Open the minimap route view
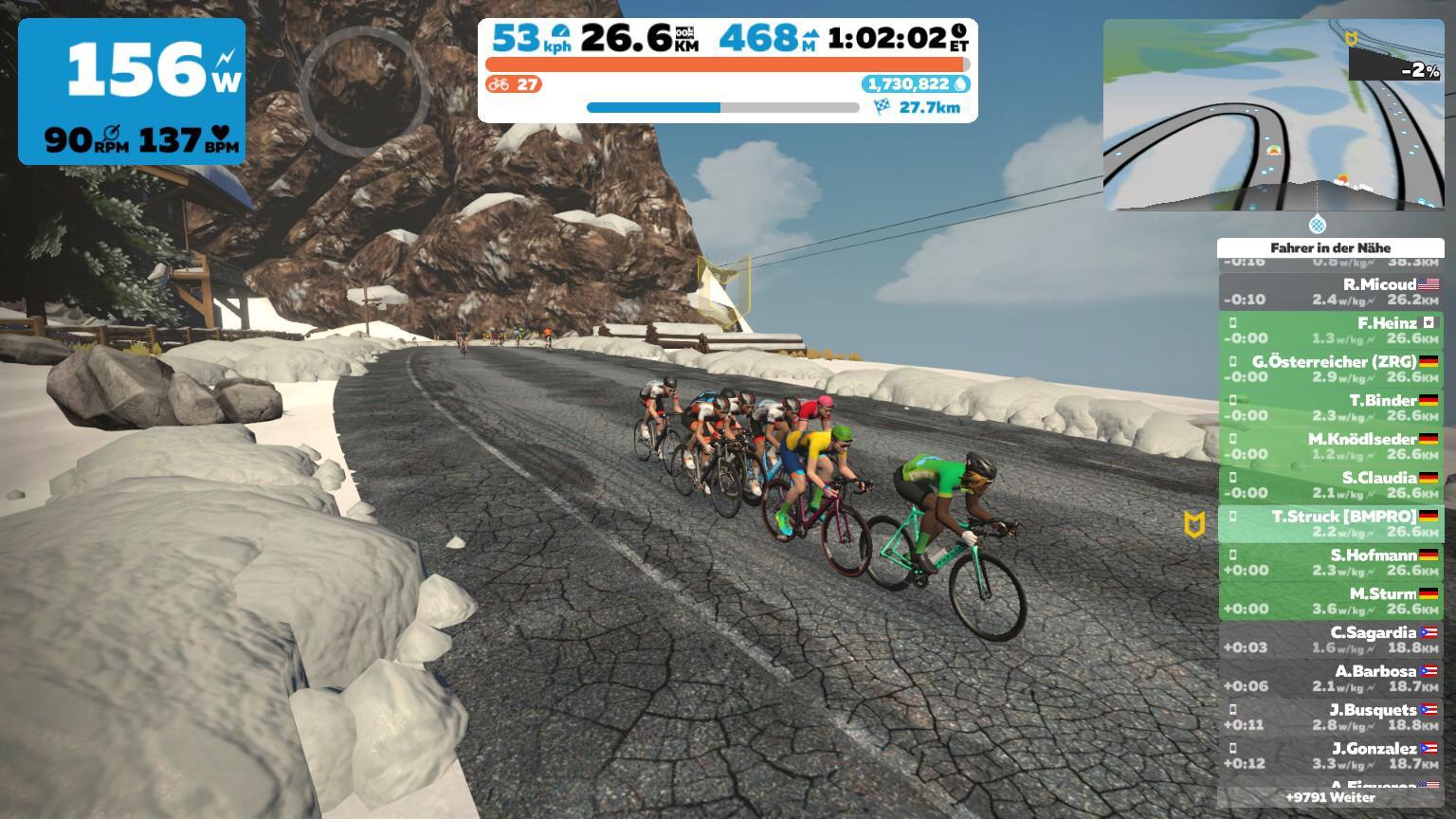The height and width of the screenshot is (819, 1456). tap(1273, 115)
